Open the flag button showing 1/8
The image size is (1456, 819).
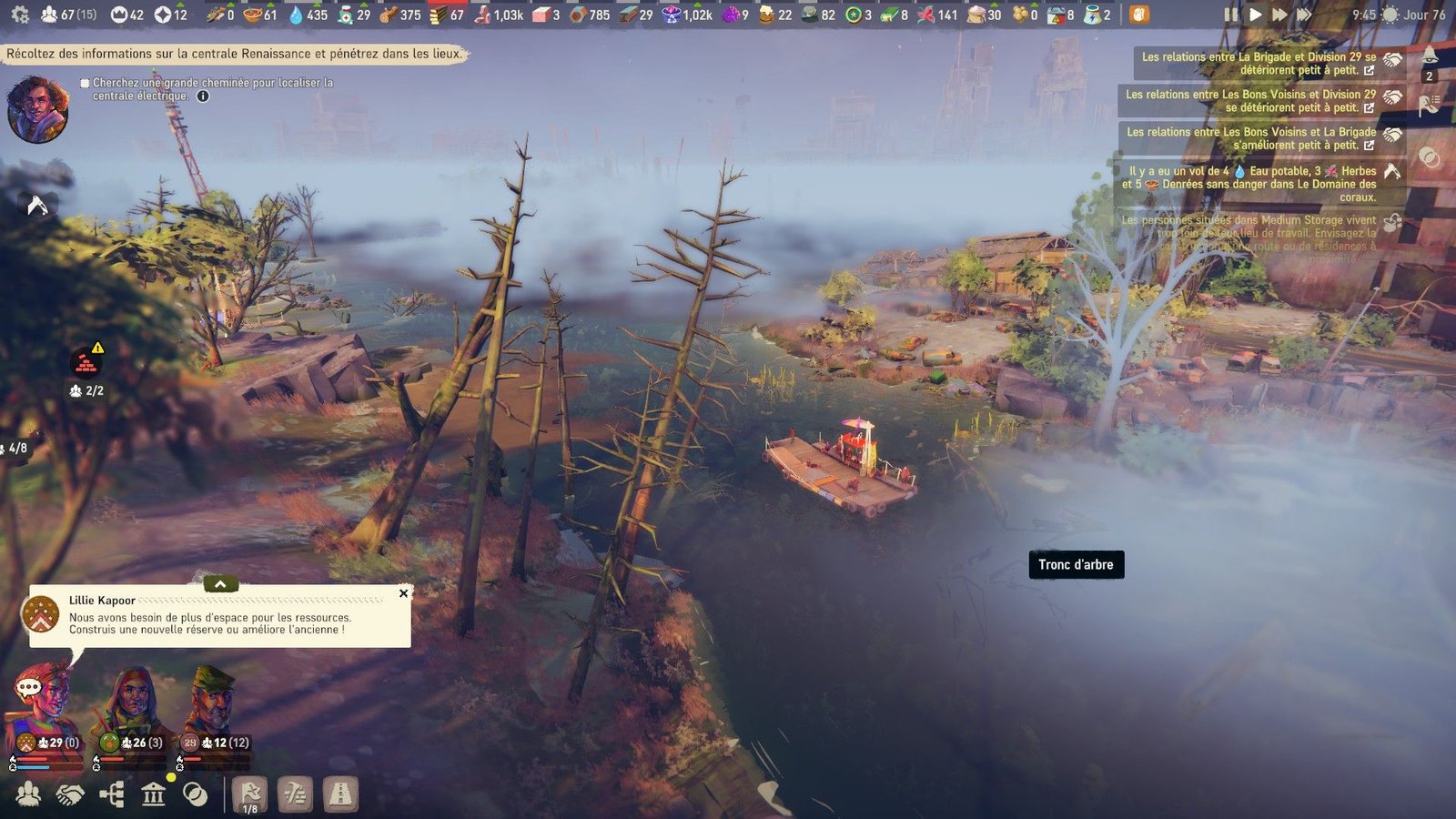pyautogui.click(x=250, y=794)
